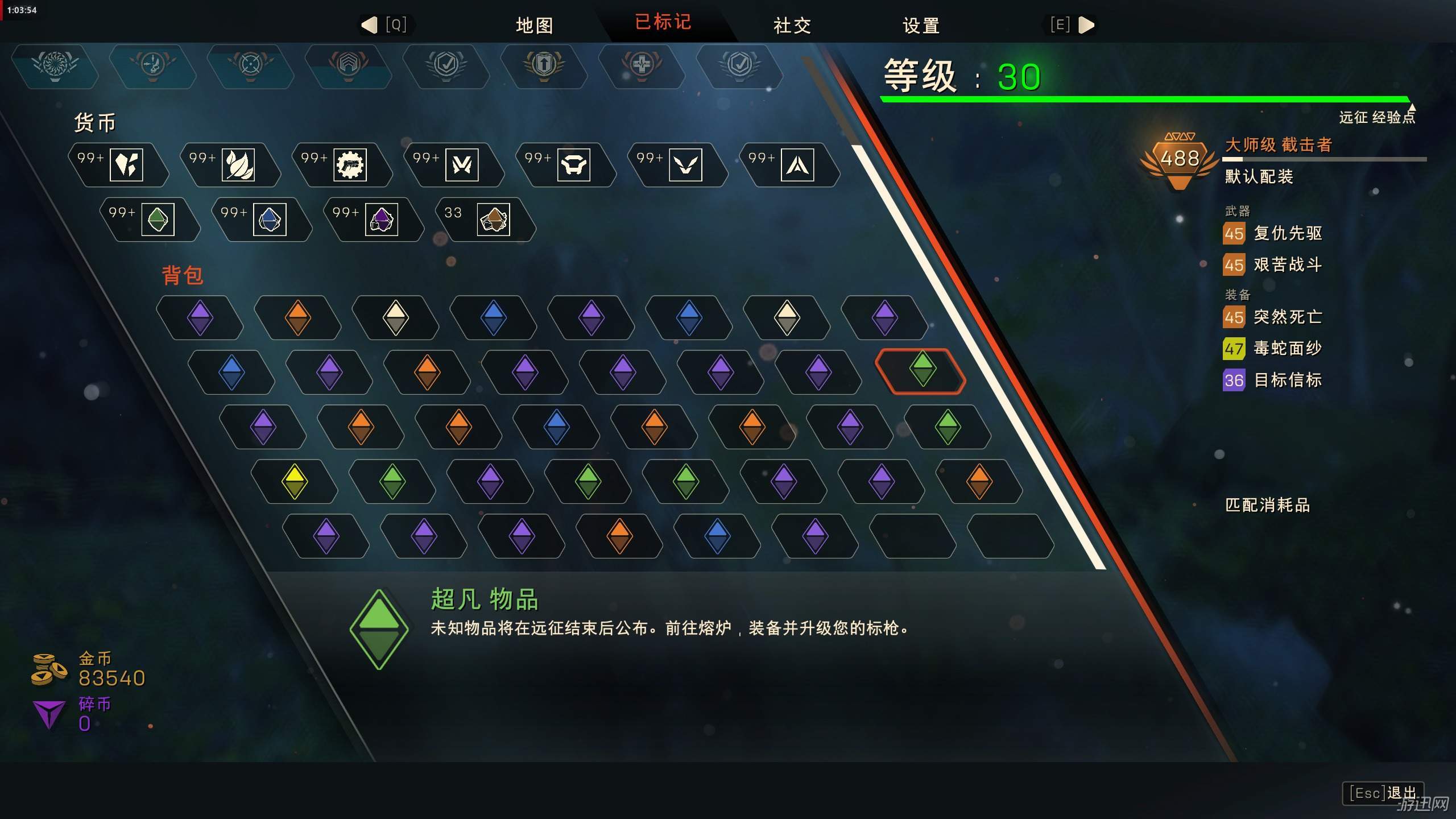Viewport: 1456px width, 819px height.
Task: Click the left arrow for previous tab
Action: tap(370, 25)
